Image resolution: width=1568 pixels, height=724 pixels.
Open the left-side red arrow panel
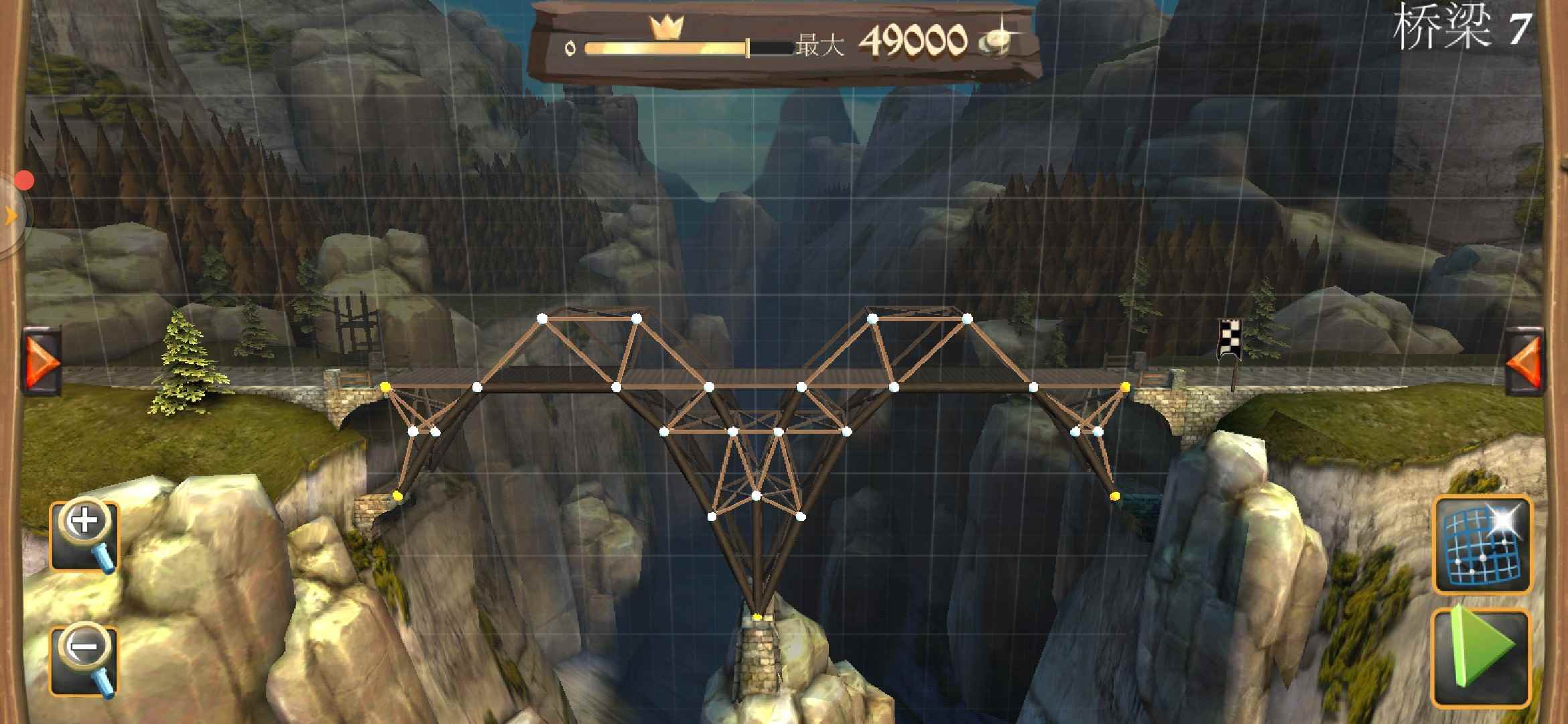[43, 361]
